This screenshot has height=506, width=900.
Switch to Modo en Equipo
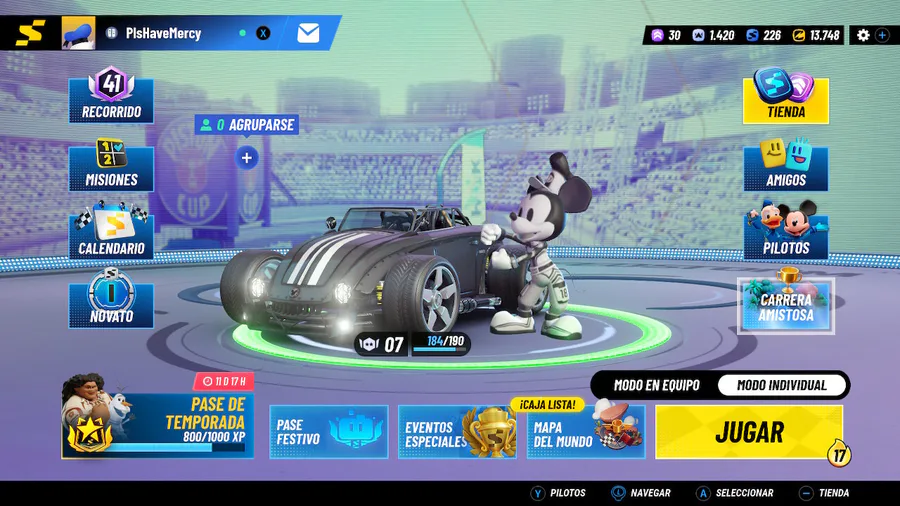click(656, 385)
